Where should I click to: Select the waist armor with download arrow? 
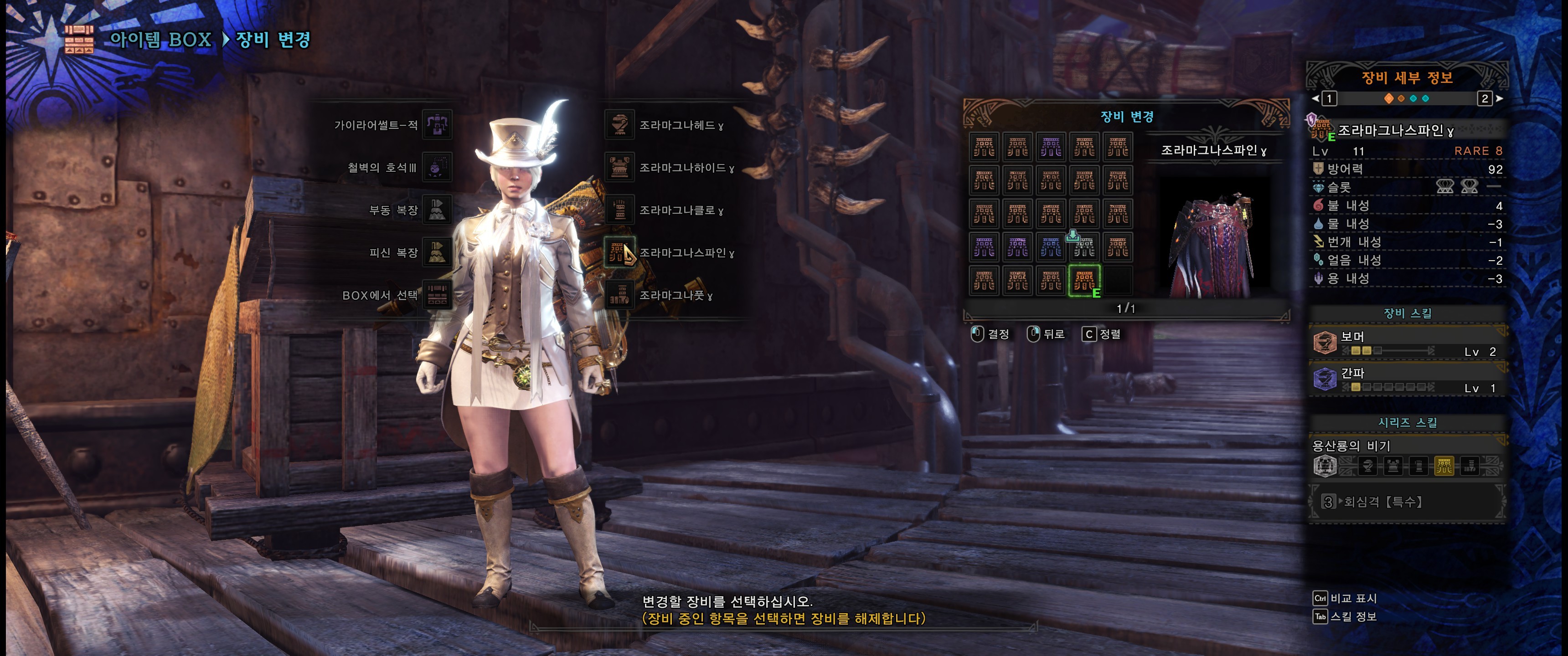click(1084, 247)
